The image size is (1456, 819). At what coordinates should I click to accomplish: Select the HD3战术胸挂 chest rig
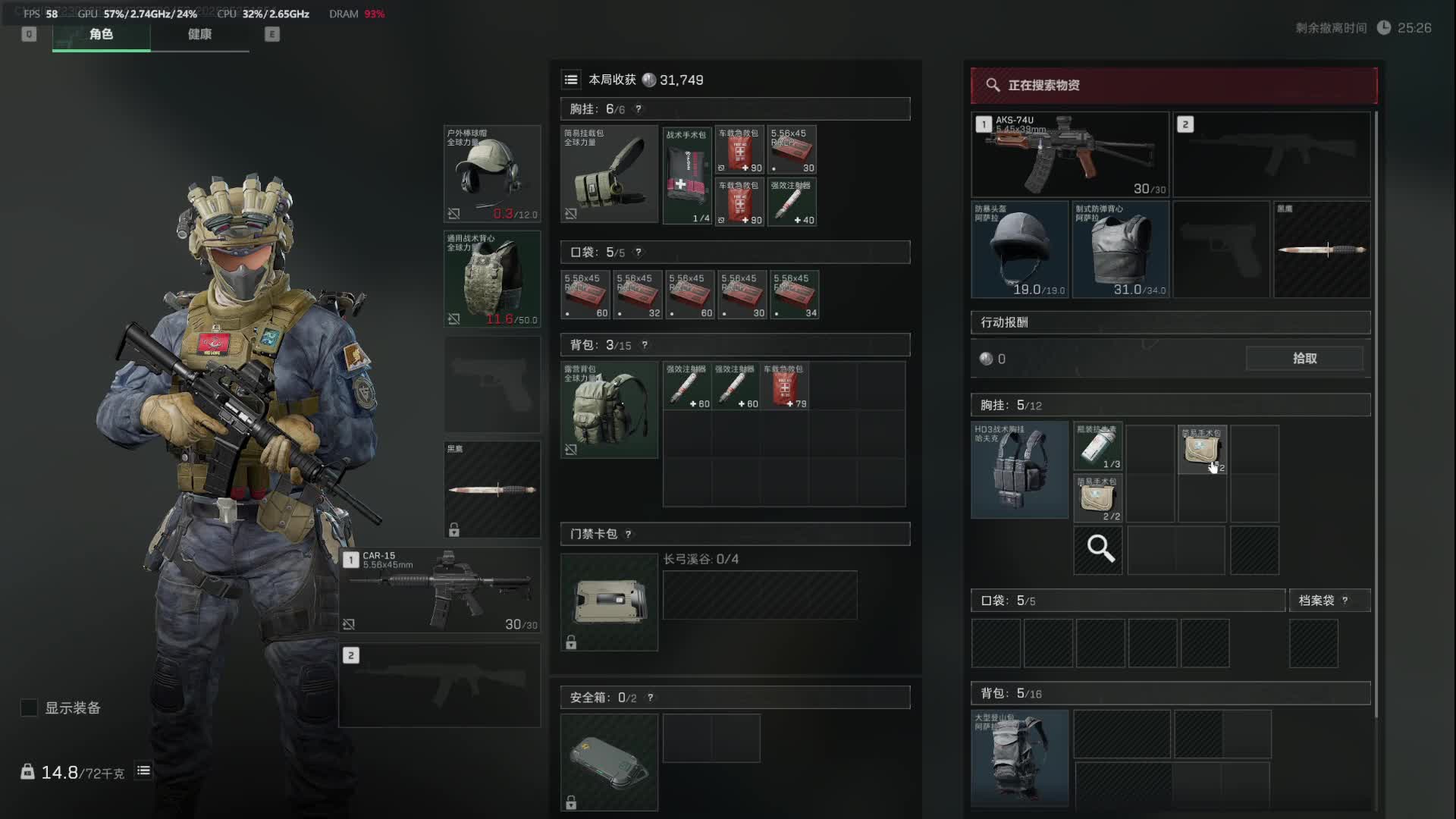pos(1019,470)
